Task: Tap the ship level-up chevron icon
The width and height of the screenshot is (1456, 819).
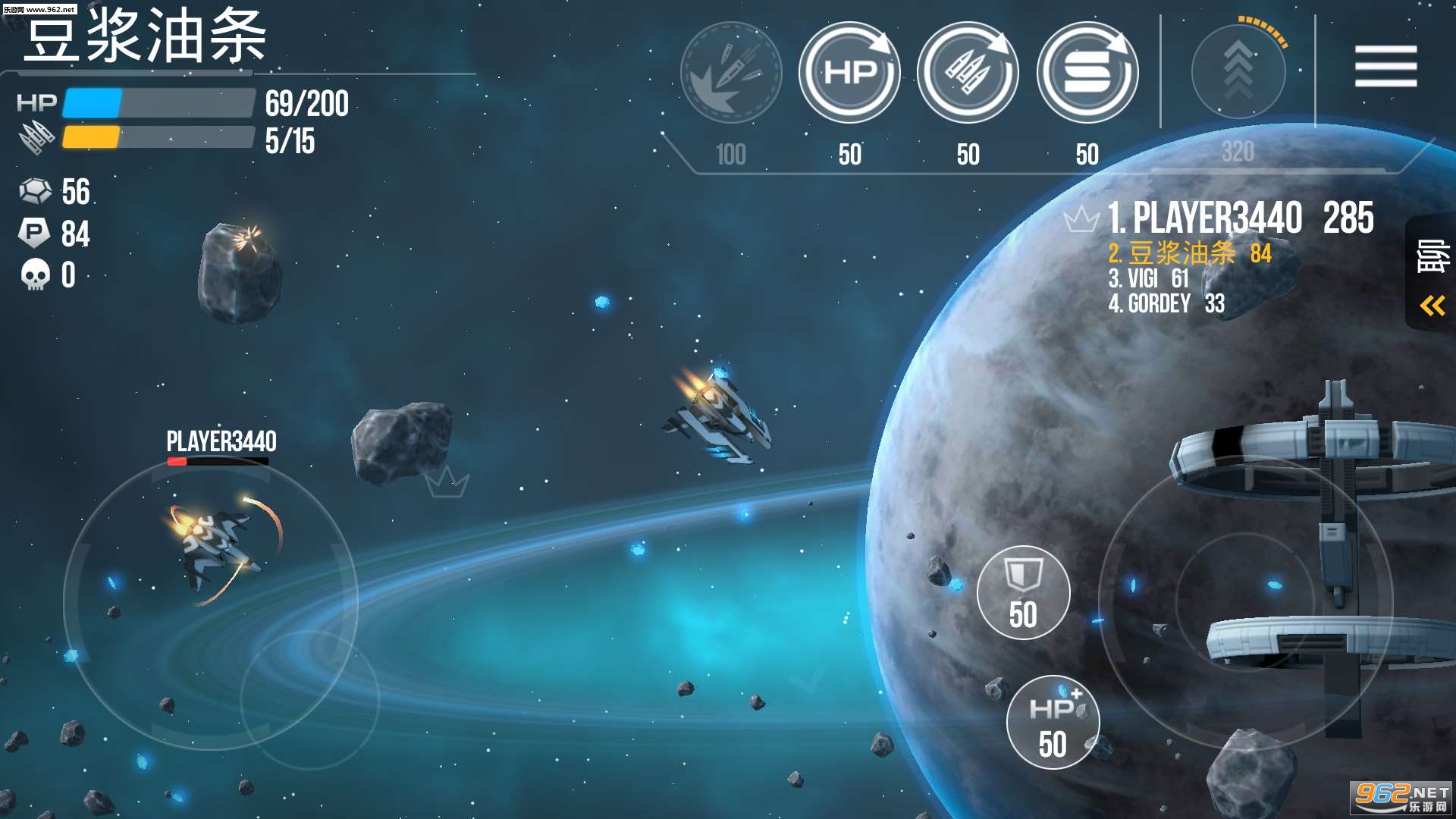Action: point(1238,71)
